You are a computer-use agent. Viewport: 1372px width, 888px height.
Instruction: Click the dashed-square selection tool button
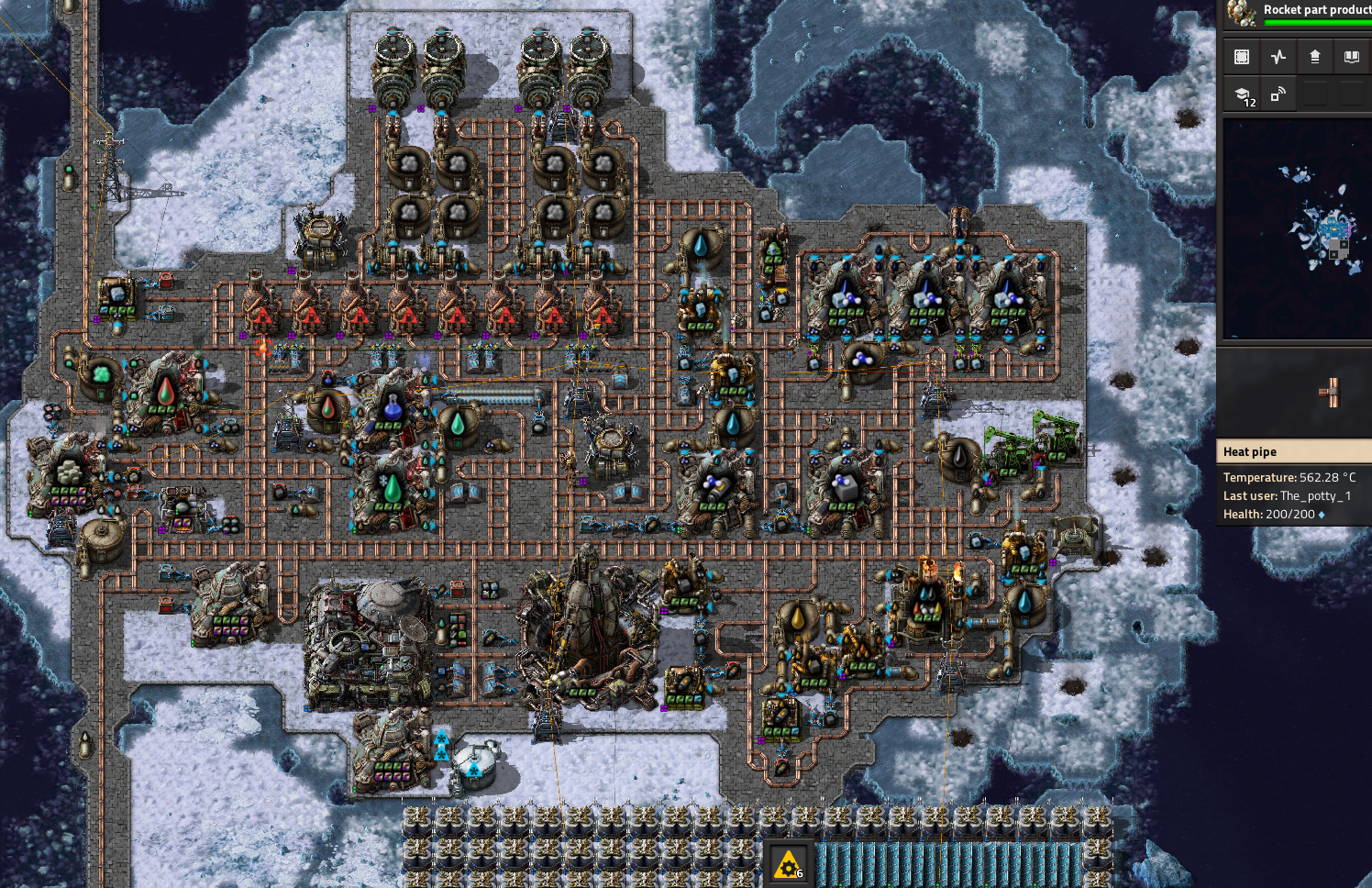tap(1242, 57)
